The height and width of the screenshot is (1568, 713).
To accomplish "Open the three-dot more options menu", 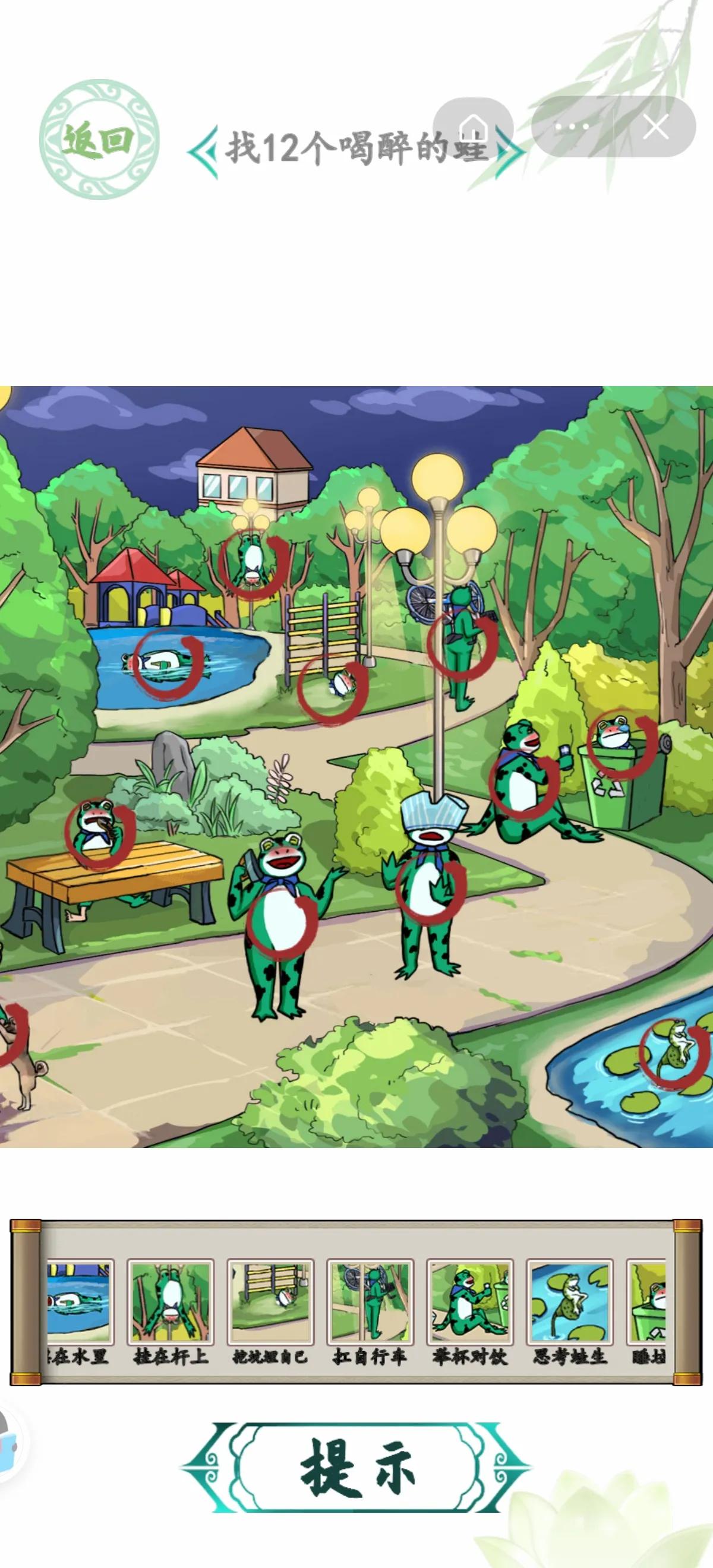I will point(572,127).
